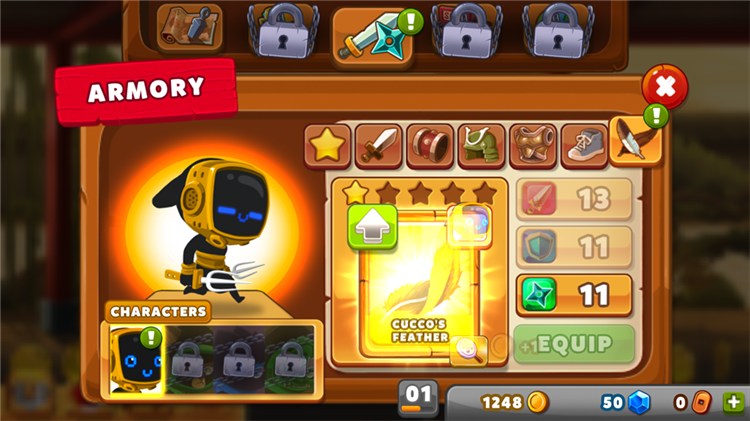Open the shoes category tab
This screenshot has width=750, height=421.
[x=583, y=147]
